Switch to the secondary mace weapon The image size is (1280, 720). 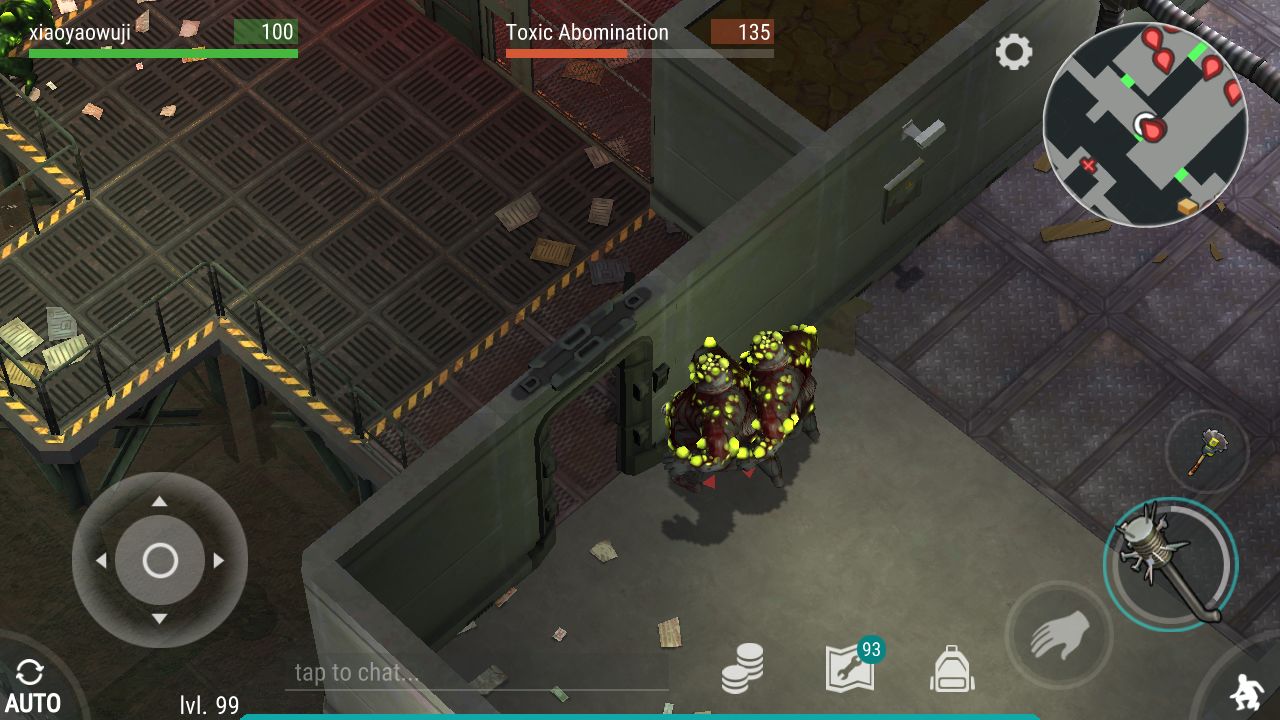tap(1206, 451)
